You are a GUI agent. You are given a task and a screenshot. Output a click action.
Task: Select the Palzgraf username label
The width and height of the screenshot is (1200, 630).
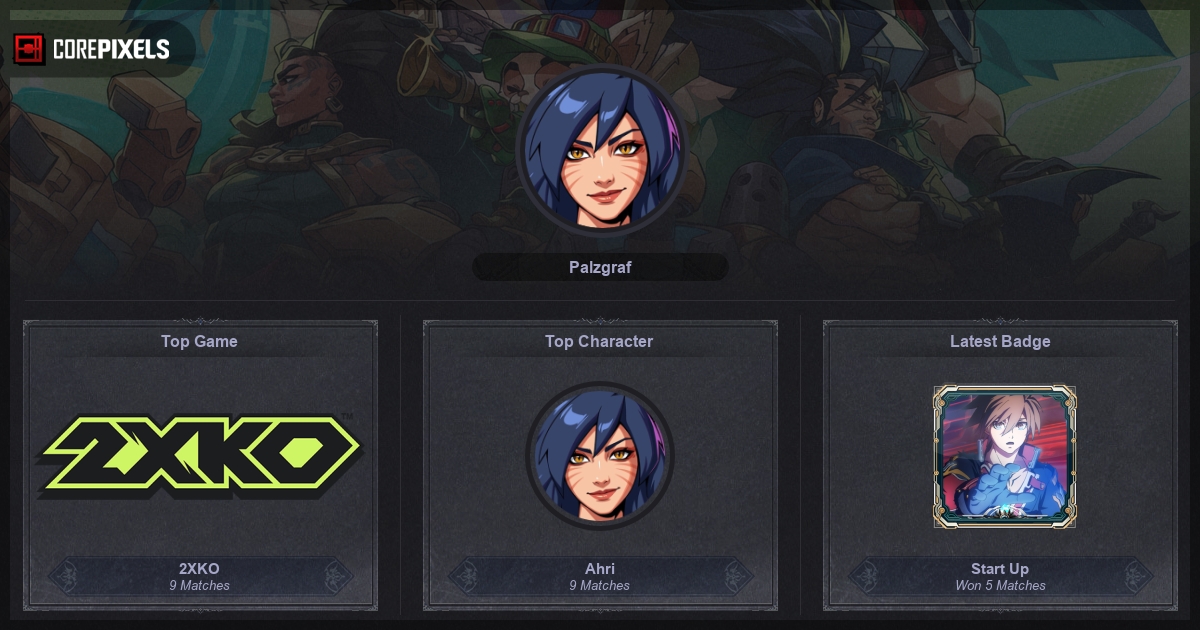click(600, 267)
